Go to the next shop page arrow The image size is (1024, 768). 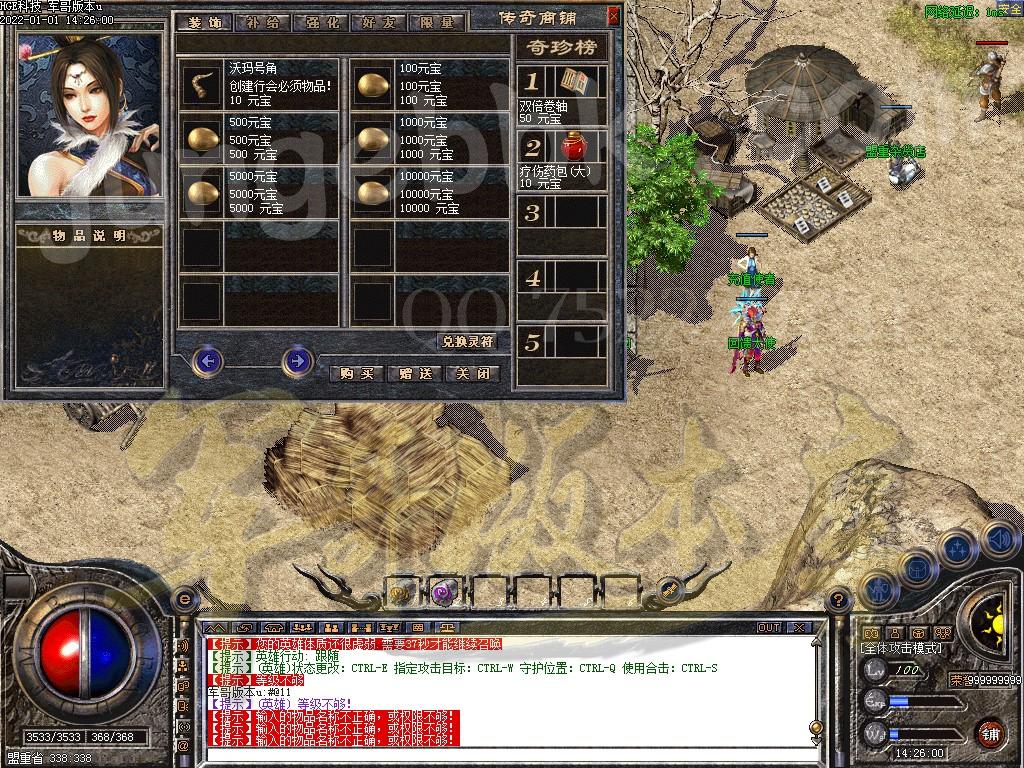click(x=297, y=360)
